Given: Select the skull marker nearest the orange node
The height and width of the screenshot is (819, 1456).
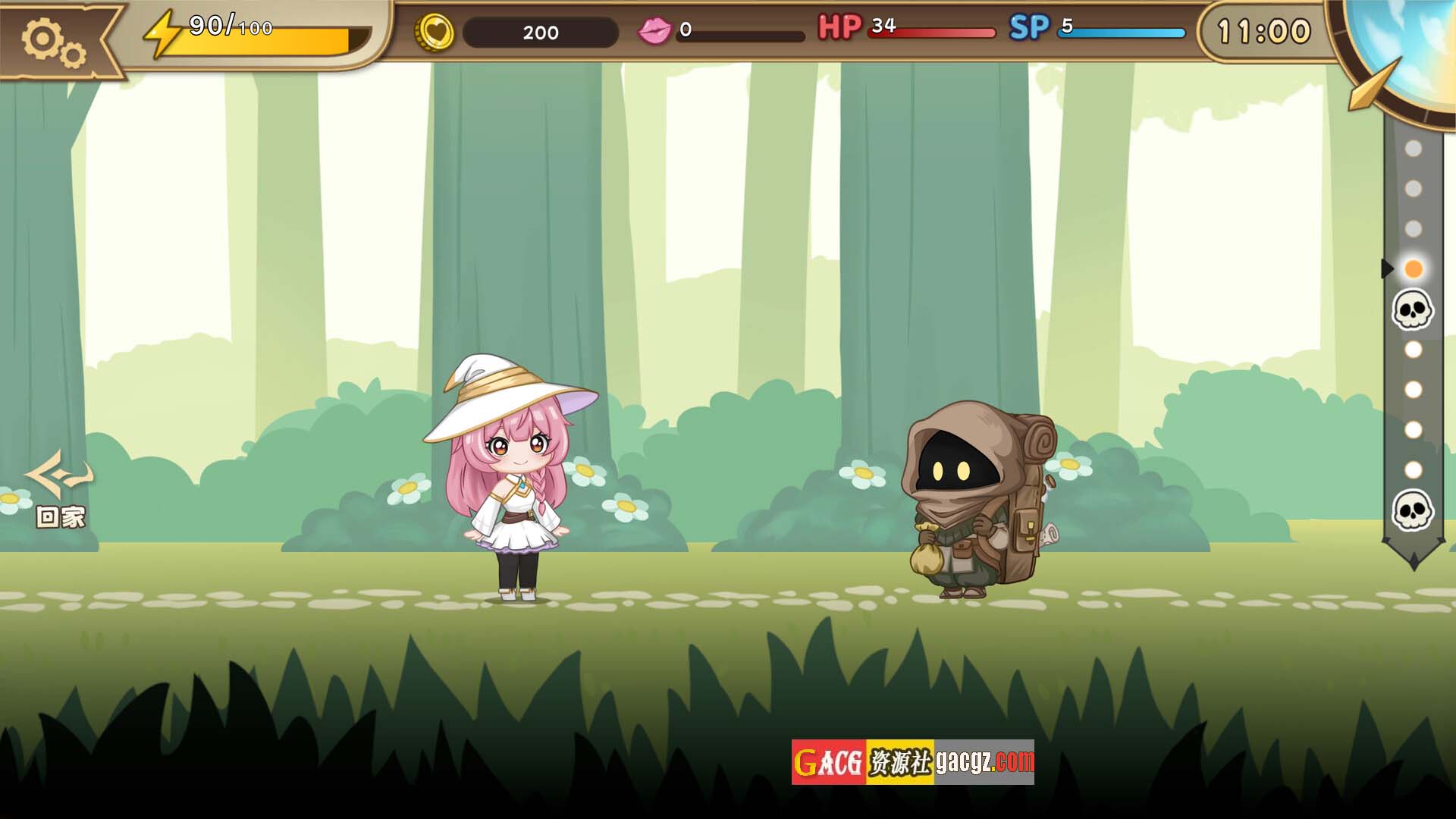Looking at the screenshot, I should pos(1412,309).
